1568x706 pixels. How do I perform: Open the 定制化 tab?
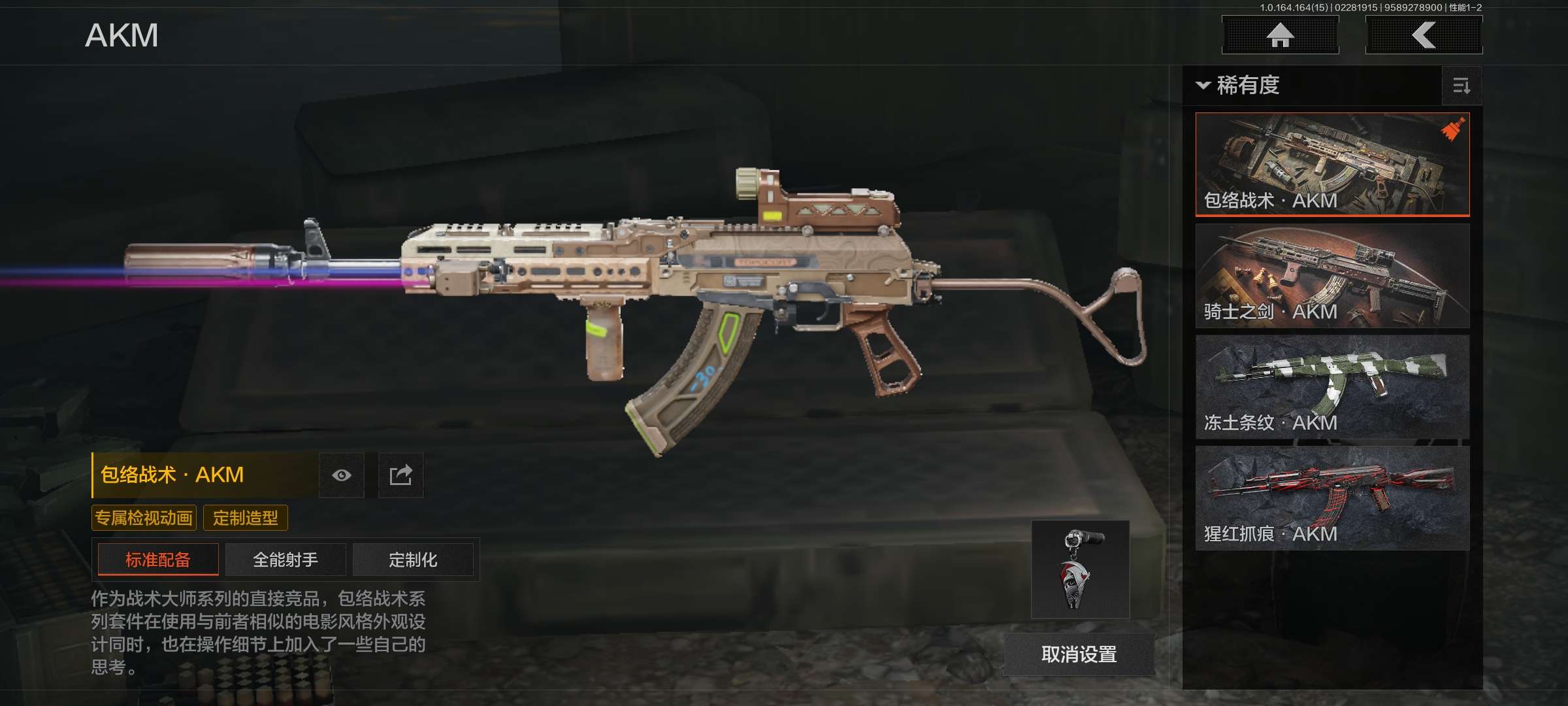click(413, 560)
